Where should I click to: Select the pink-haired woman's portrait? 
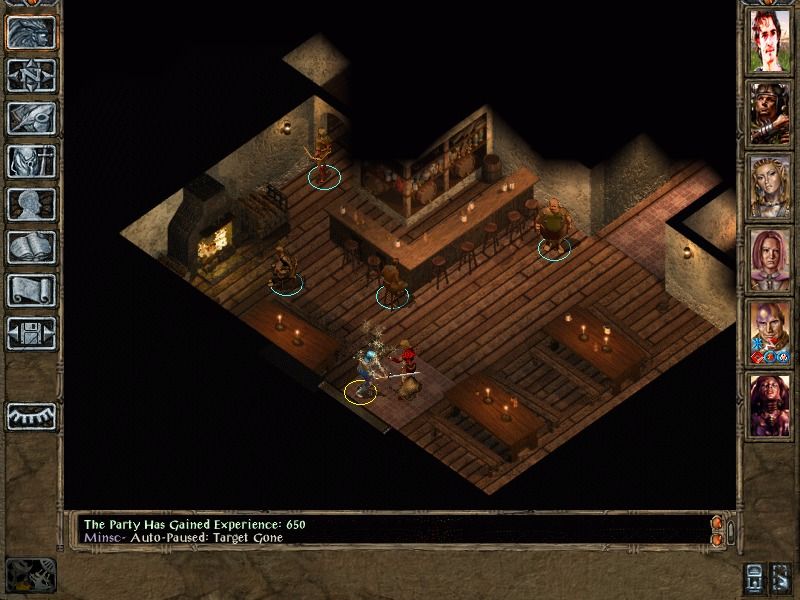point(771,260)
